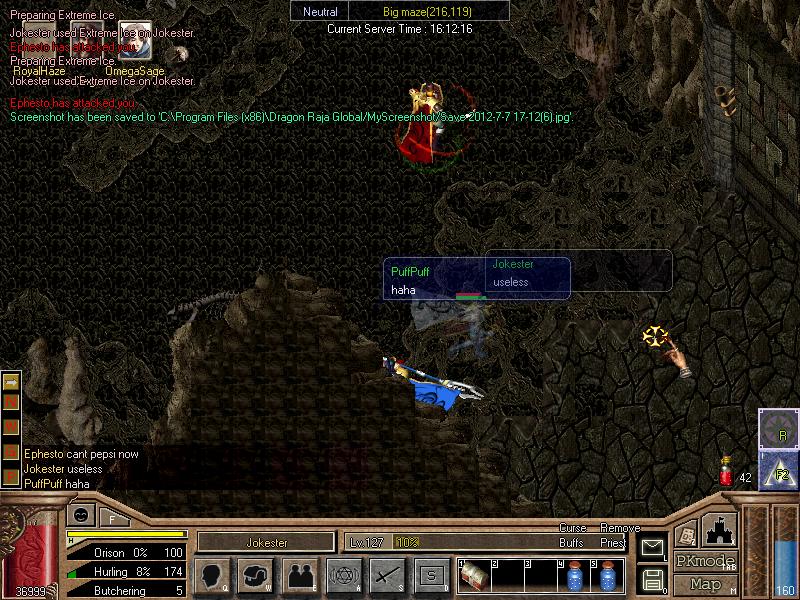Use the blue potion in quick slot 4
This screenshot has height=600, width=800.
tap(574, 577)
